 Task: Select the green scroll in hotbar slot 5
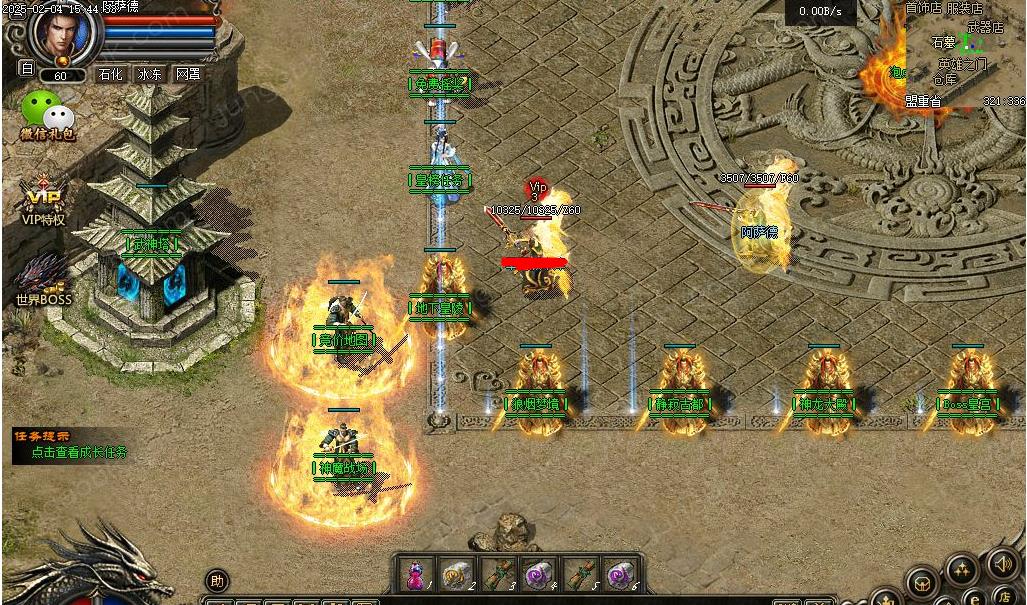click(581, 574)
